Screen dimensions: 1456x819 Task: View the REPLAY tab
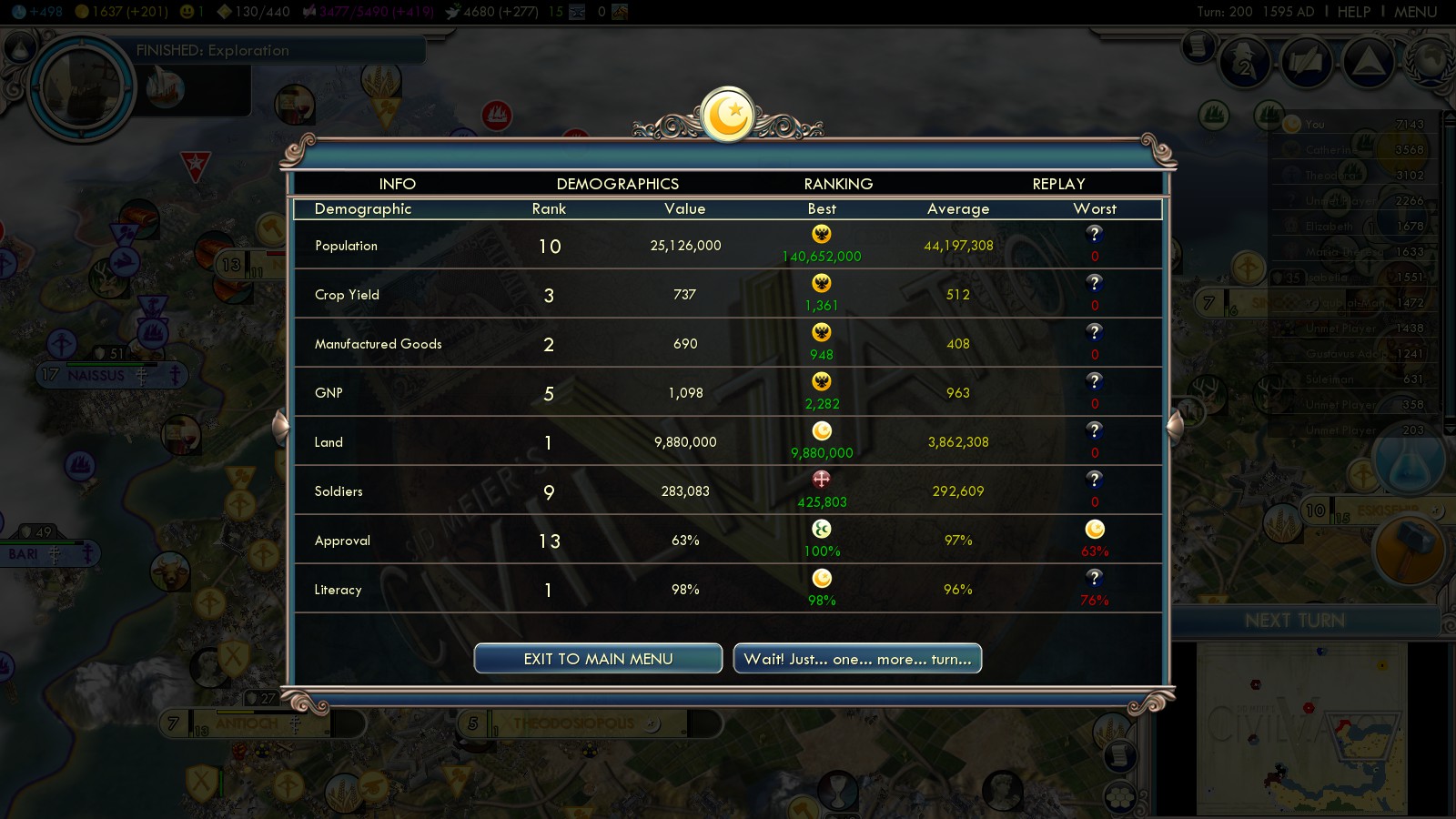[x=1058, y=184]
